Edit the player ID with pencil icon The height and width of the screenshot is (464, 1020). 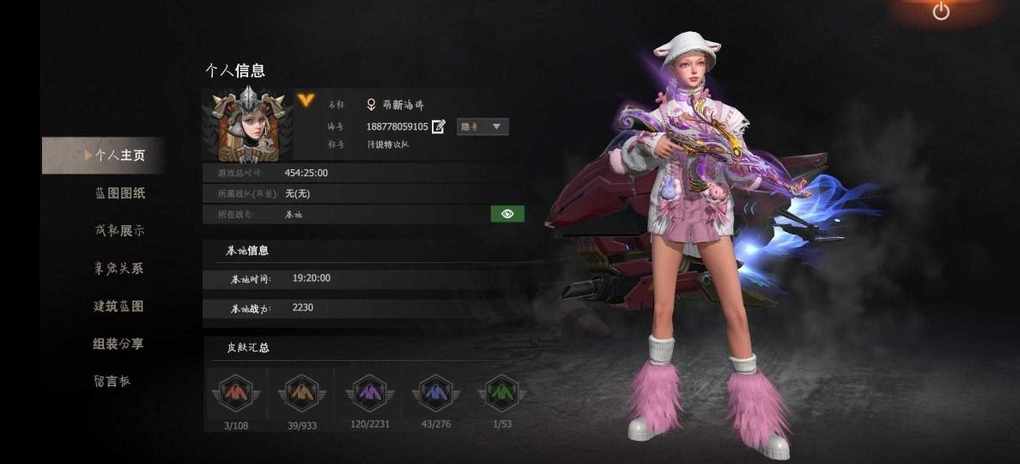(438, 127)
